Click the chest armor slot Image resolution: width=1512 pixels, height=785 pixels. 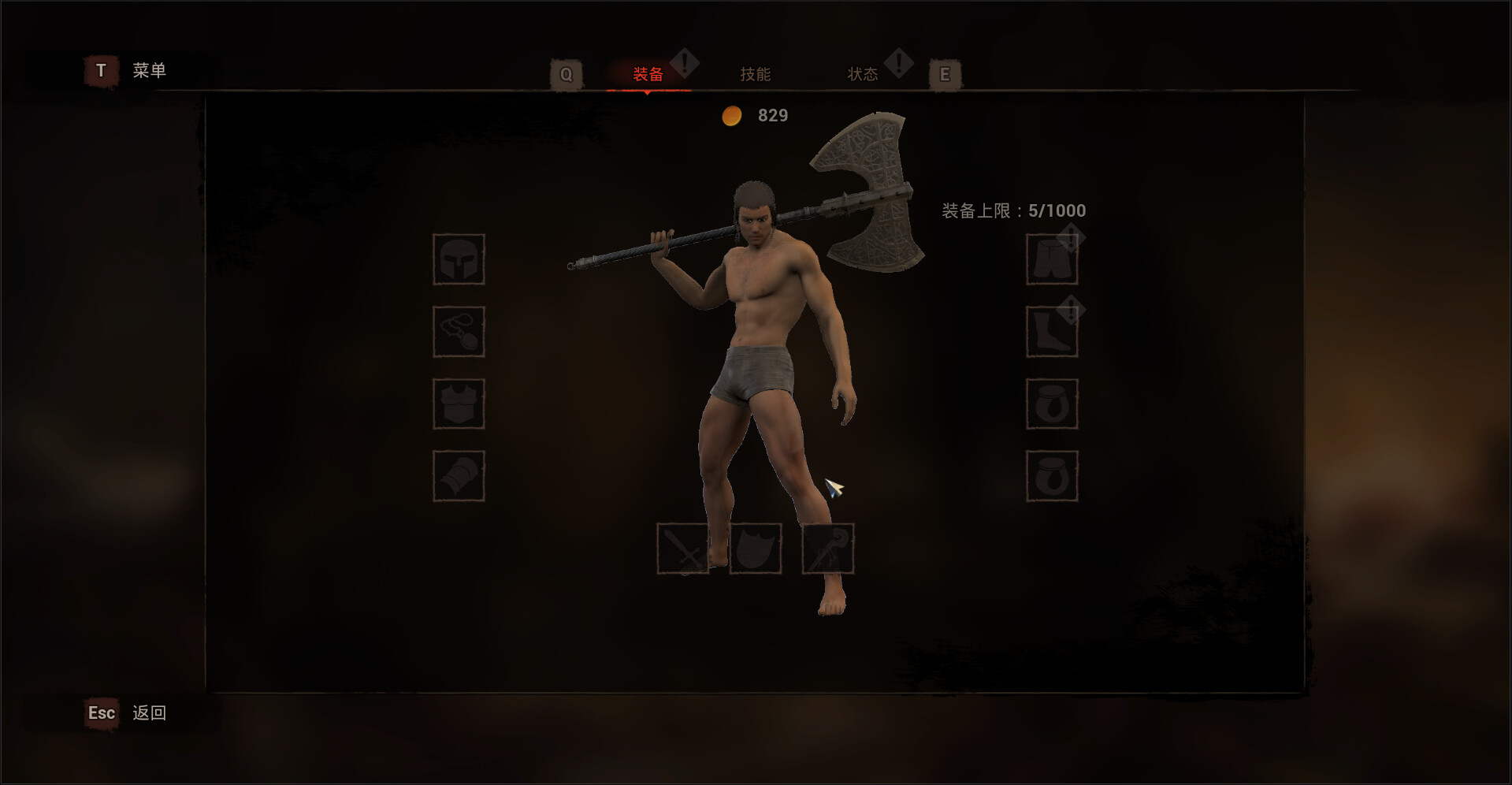(459, 404)
